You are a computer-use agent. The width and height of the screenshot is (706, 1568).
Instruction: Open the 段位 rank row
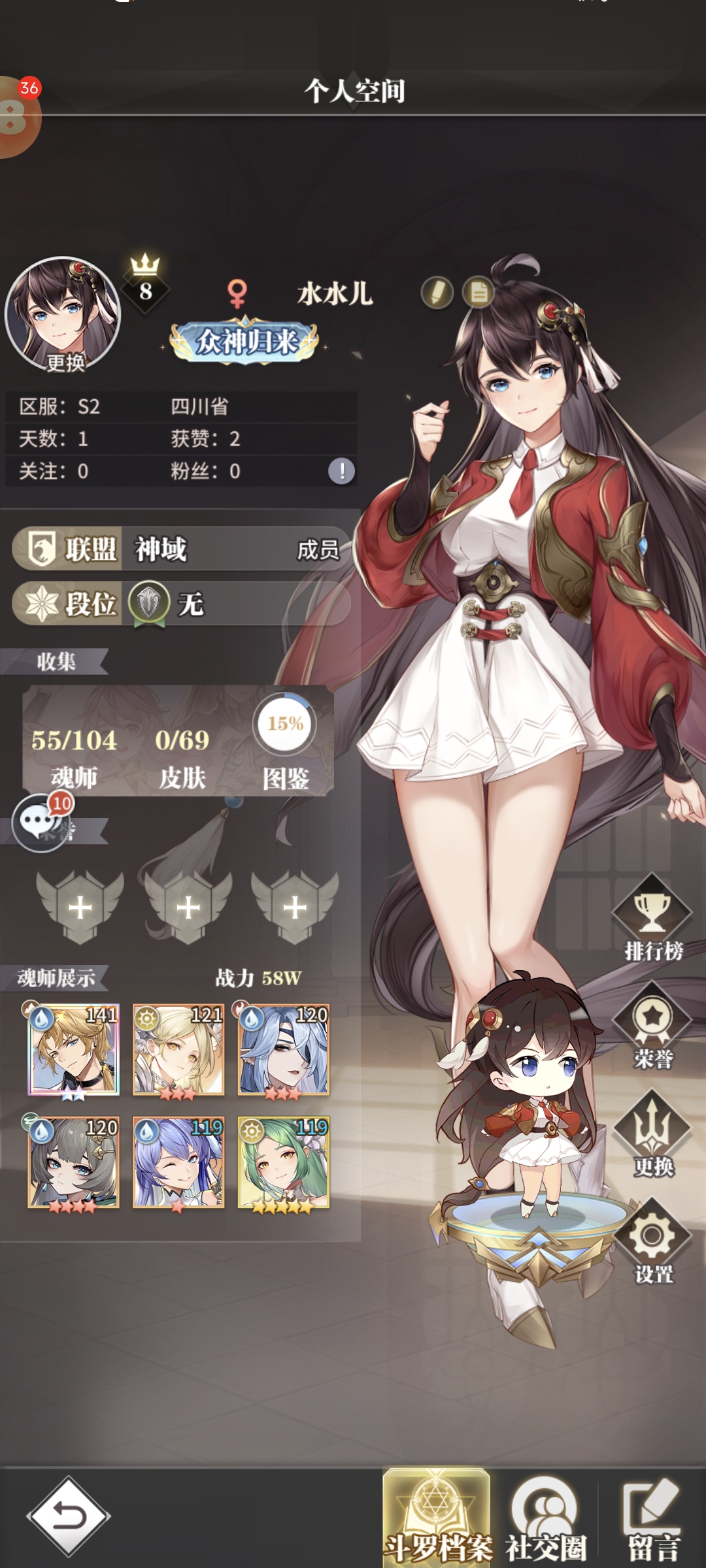coord(180,604)
